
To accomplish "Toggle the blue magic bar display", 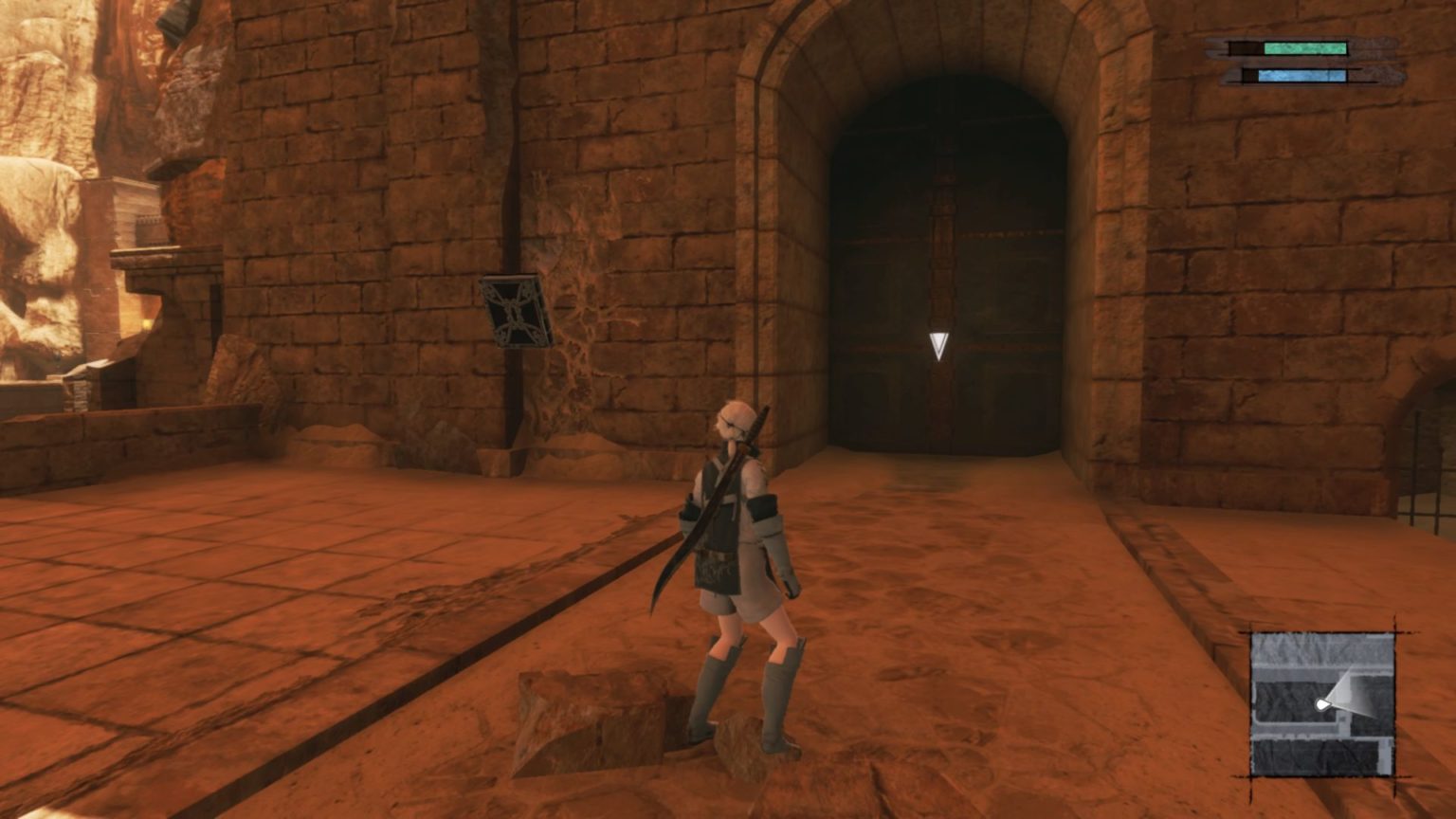I will pos(1303,75).
